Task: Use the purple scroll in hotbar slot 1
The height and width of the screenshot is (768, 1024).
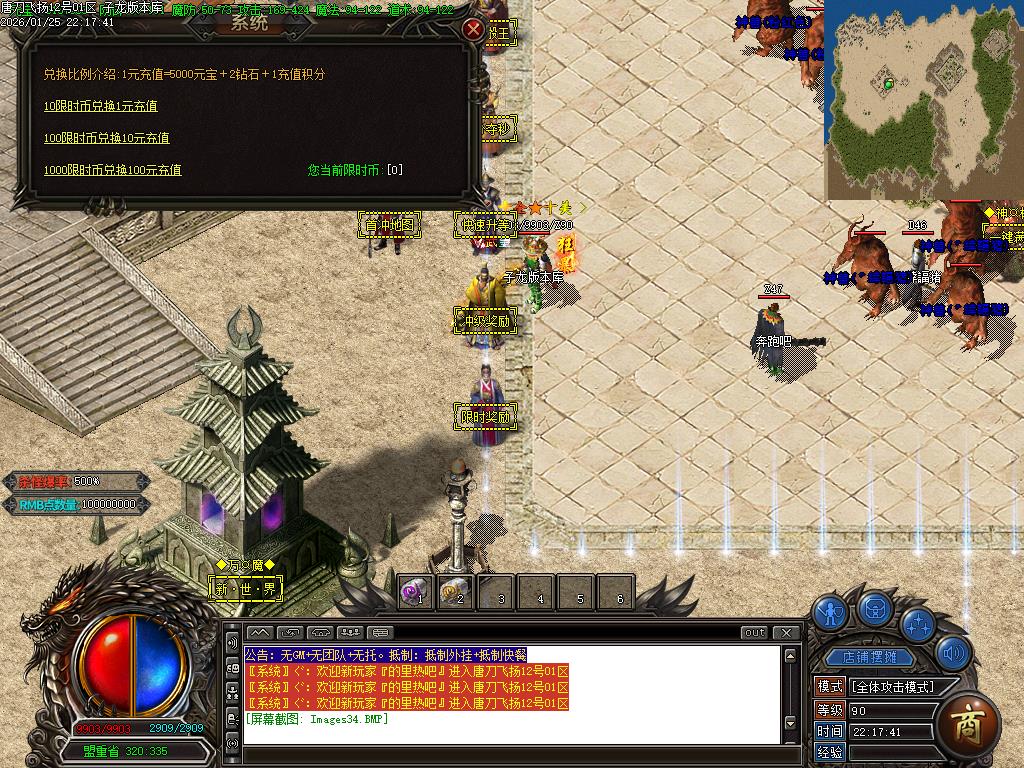Action: click(416, 592)
